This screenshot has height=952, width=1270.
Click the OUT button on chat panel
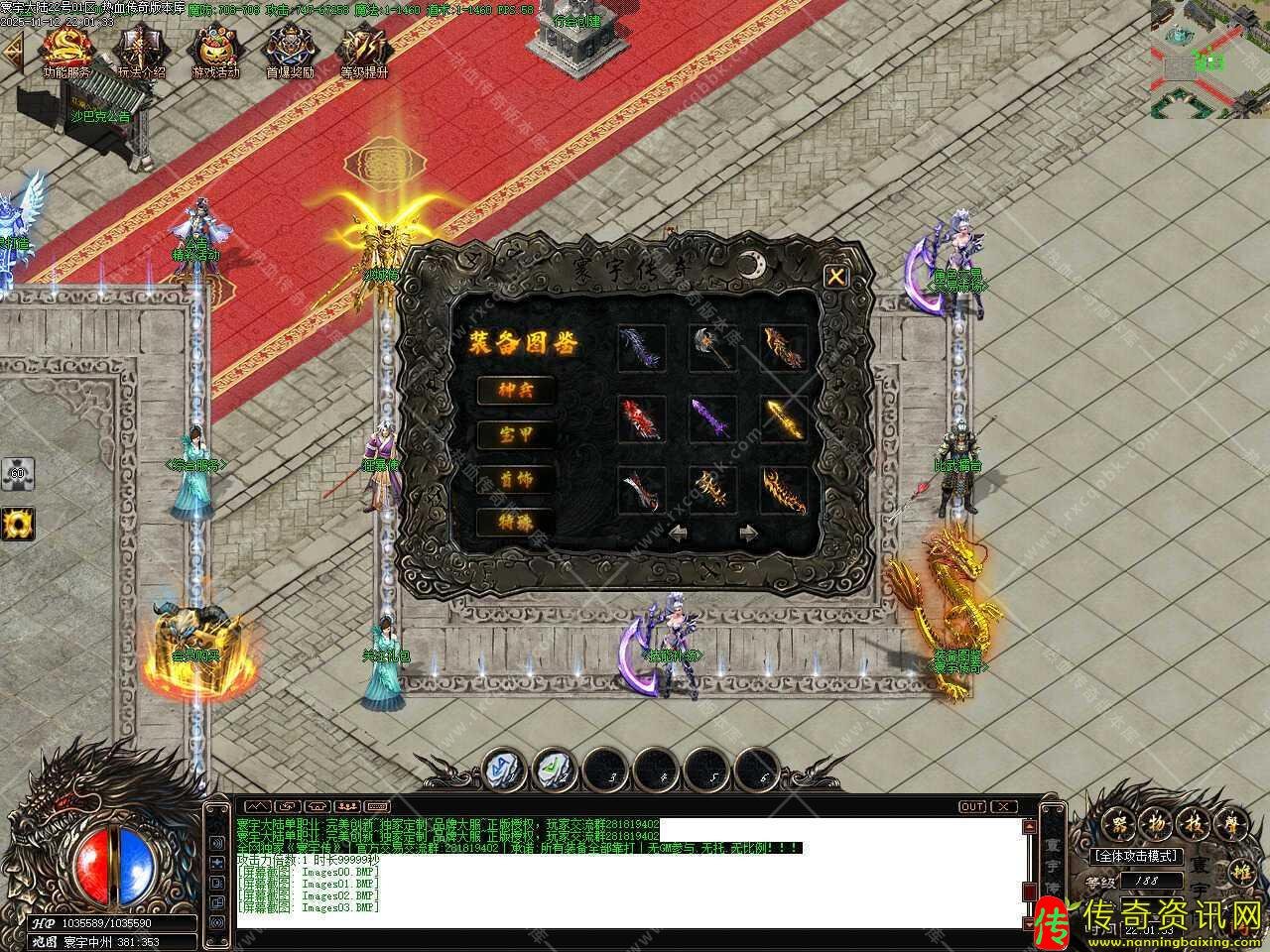(971, 806)
